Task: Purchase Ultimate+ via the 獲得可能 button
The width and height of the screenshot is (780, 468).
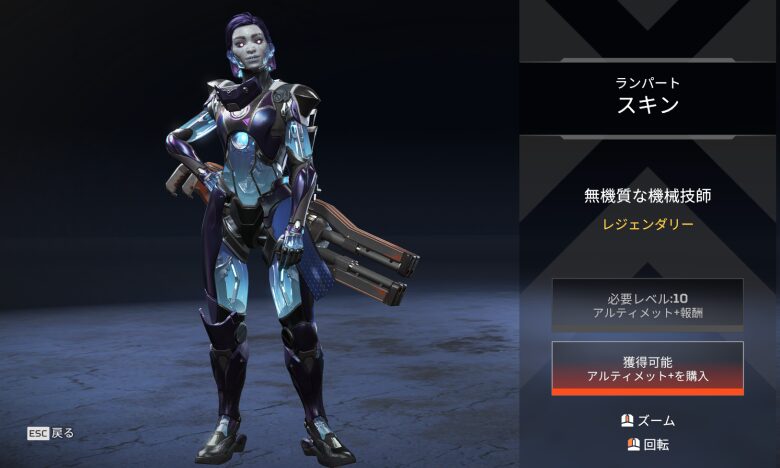Action: [x=647, y=367]
